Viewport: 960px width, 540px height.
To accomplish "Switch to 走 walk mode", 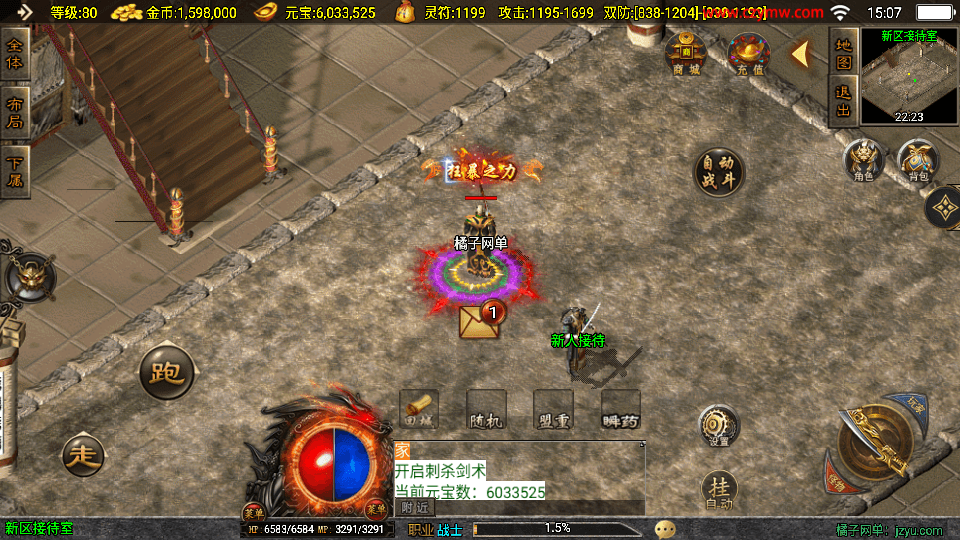I will point(82,455).
